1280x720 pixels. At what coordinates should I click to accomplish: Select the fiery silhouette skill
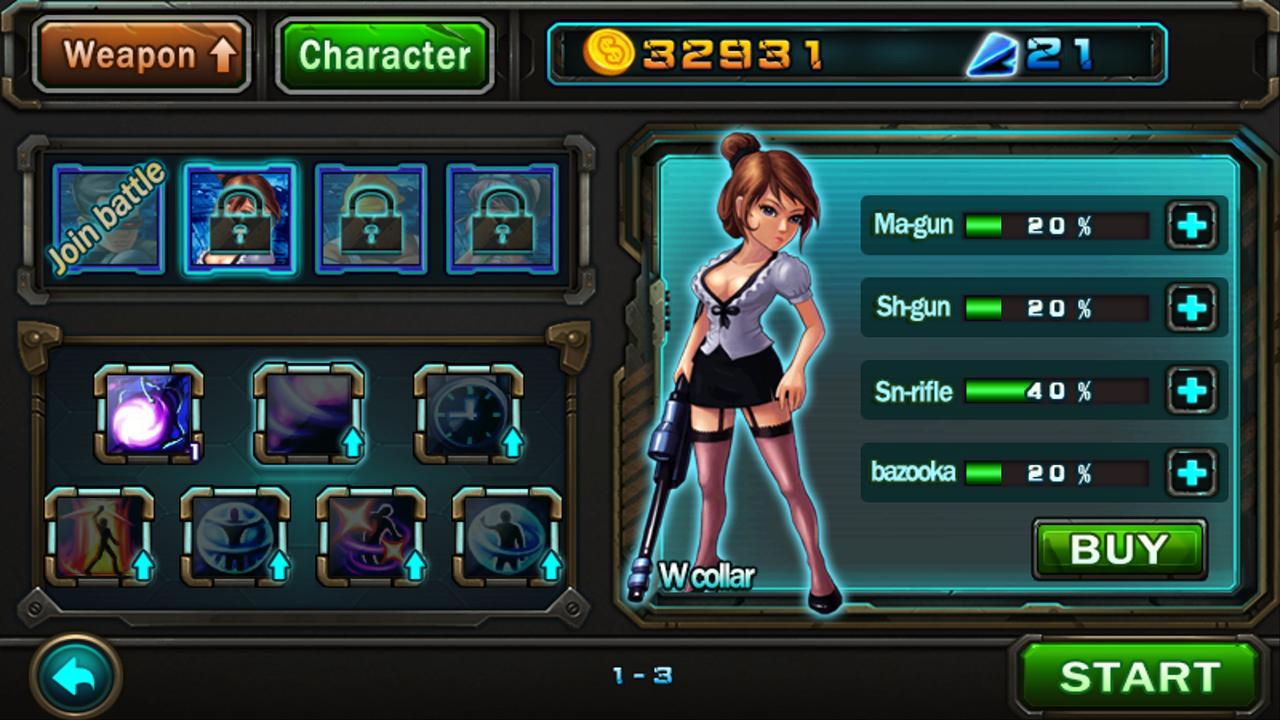(x=99, y=537)
